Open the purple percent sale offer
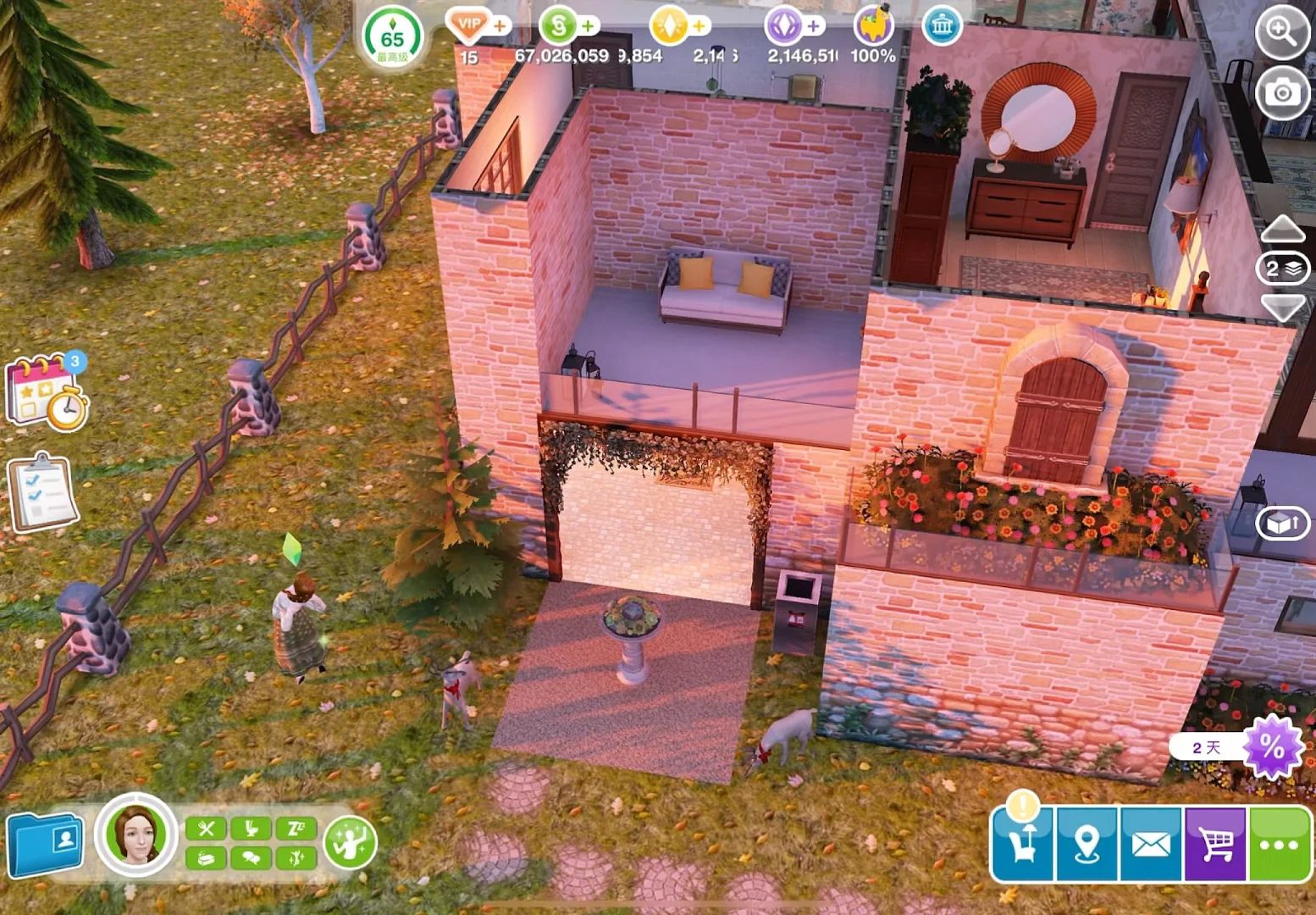Image resolution: width=1316 pixels, height=915 pixels. [1271, 746]
